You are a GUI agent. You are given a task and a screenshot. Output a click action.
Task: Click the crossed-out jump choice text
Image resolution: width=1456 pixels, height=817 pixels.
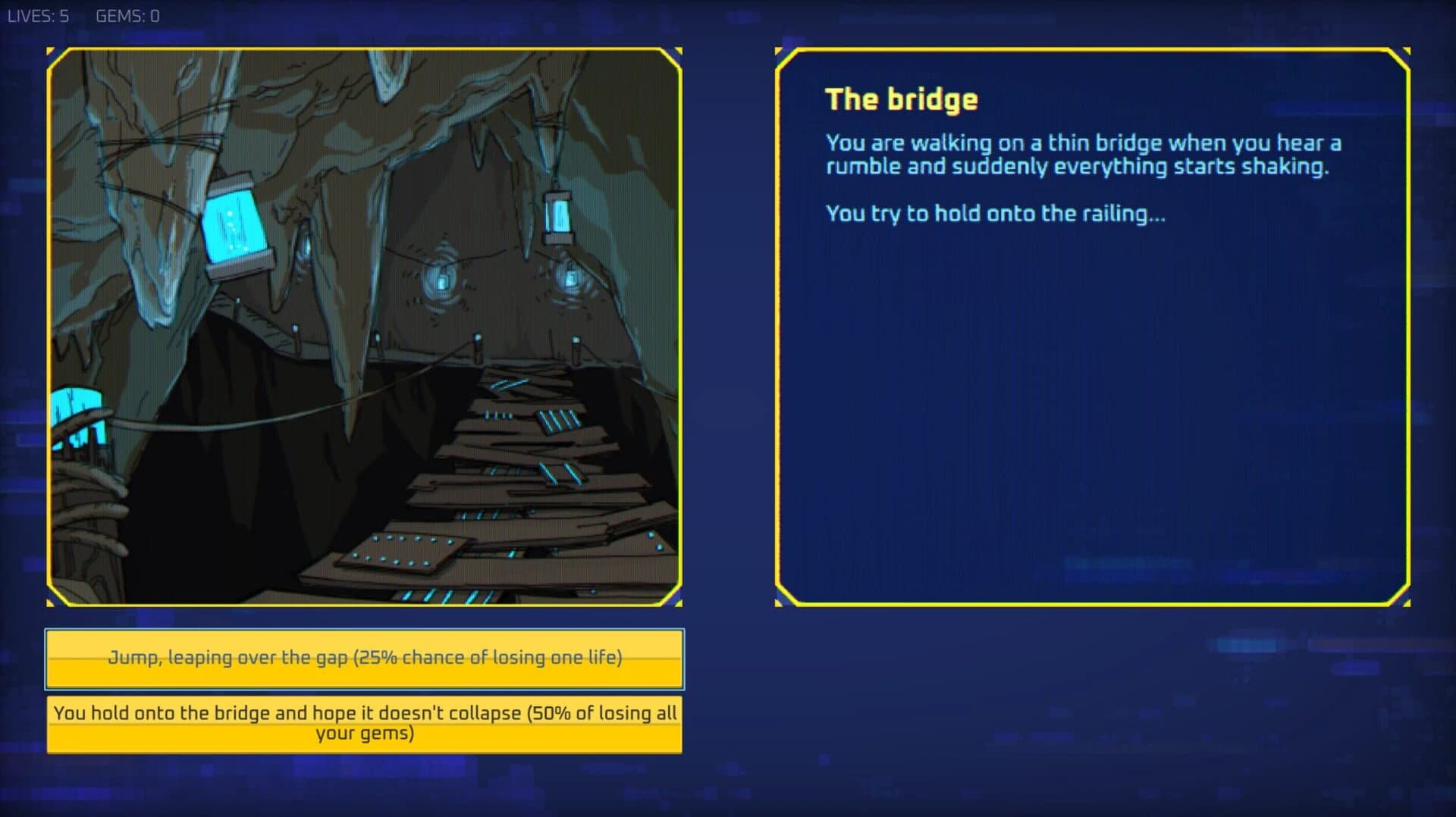(365, 658)
